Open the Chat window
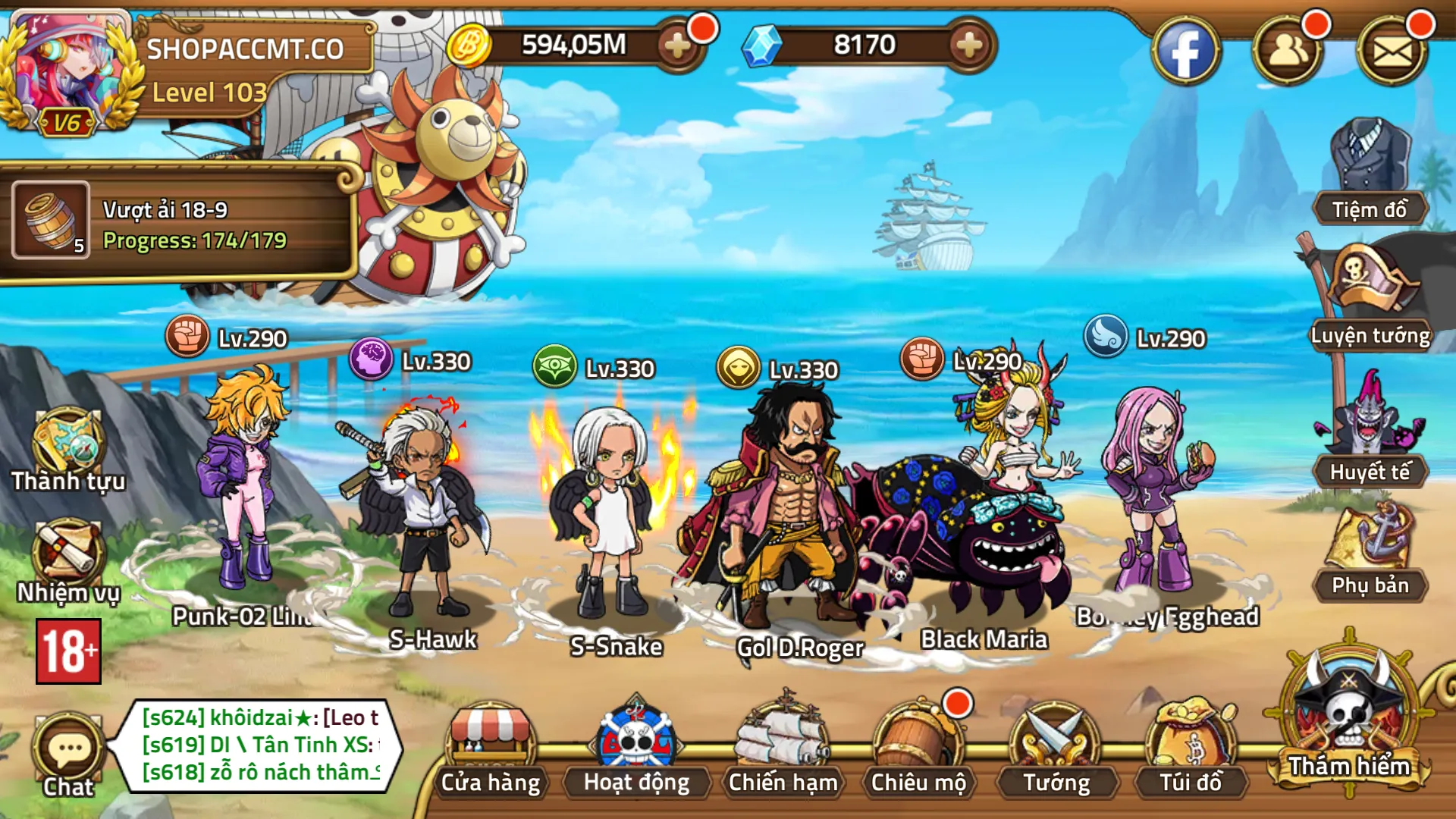Screen dimensions: 1456x819 (x=68, y=755)
